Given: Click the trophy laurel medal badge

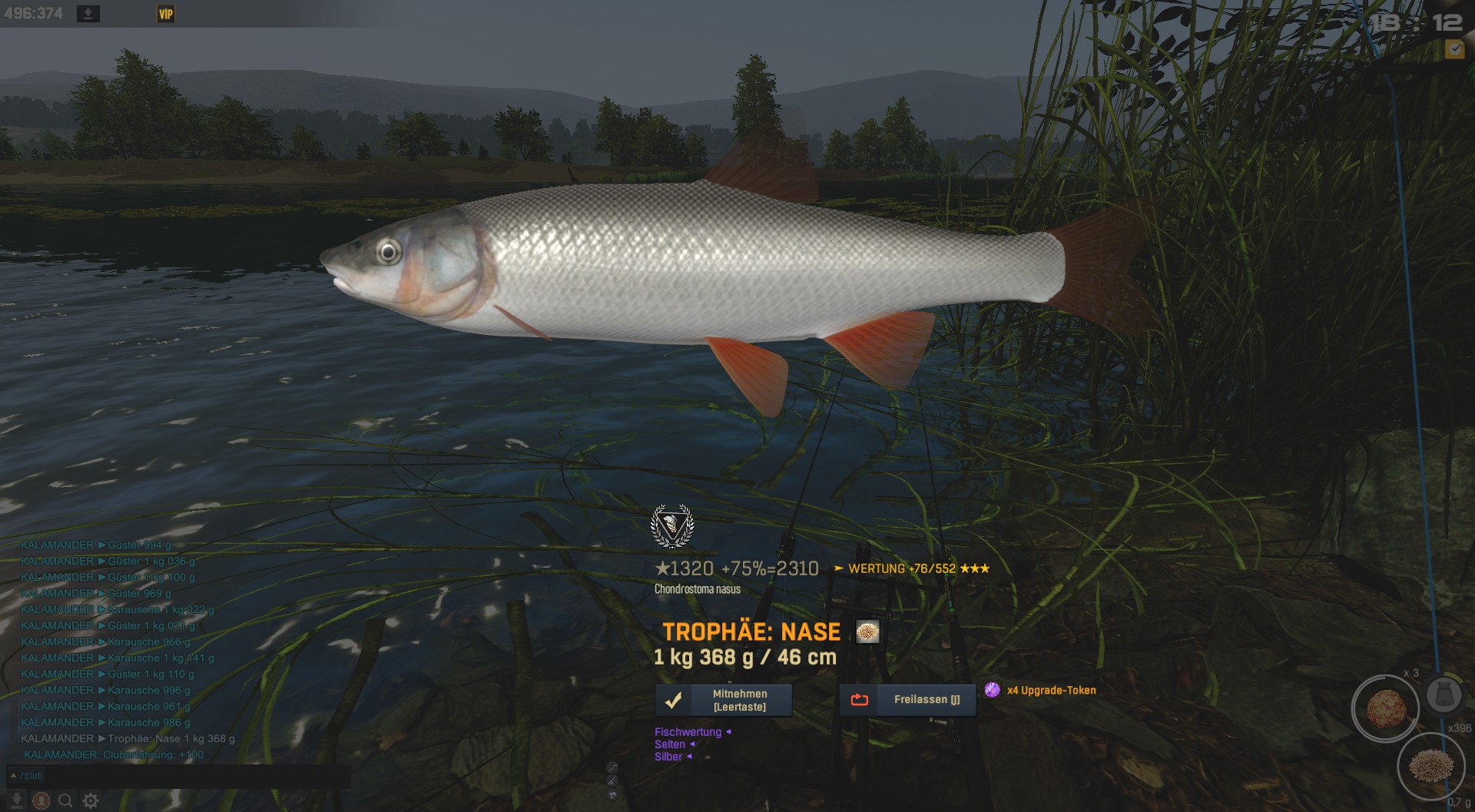Looking at the screenshot, I should tap(672, 525).
